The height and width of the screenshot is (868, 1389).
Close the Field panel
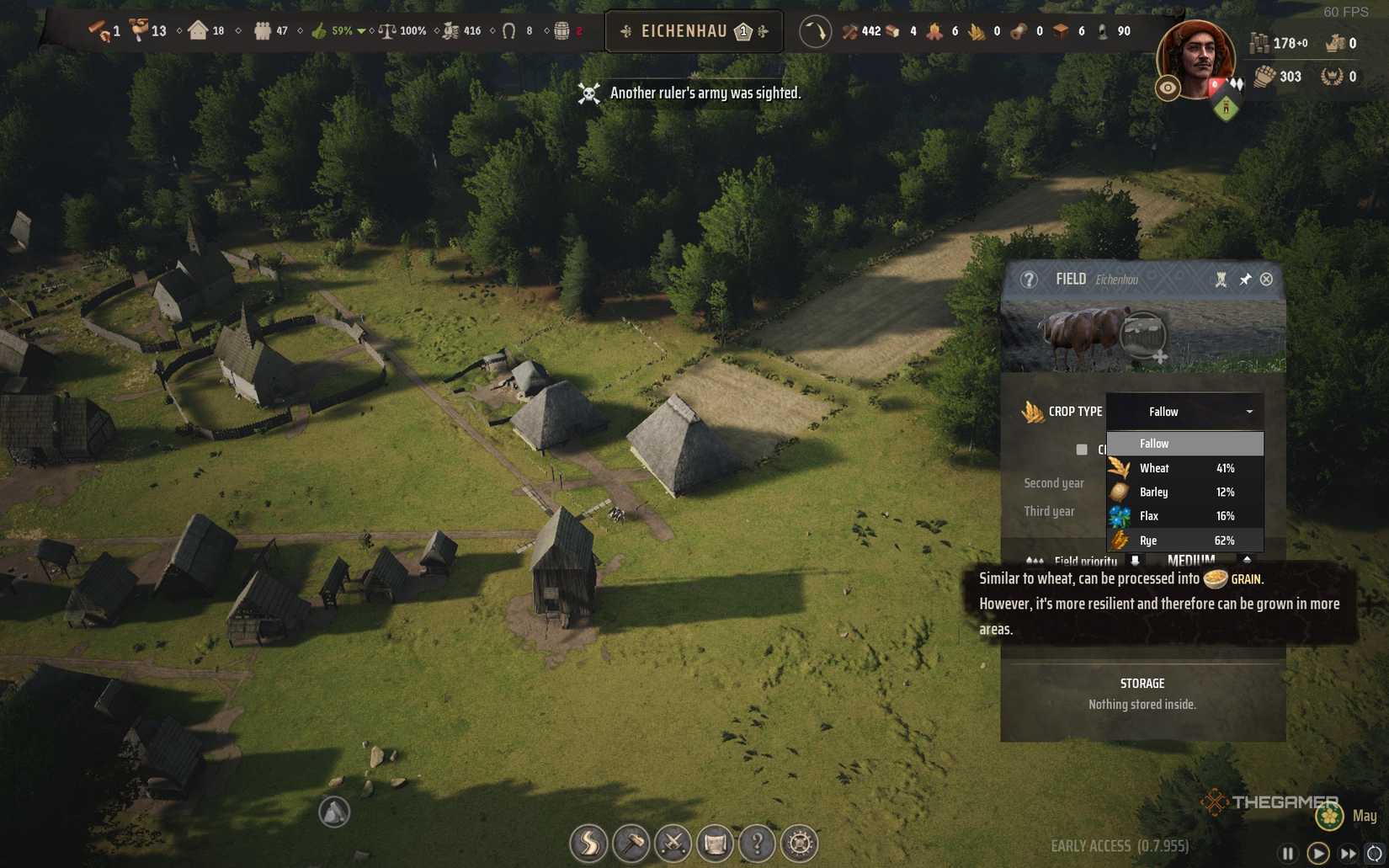click(x=1266, y=280)
